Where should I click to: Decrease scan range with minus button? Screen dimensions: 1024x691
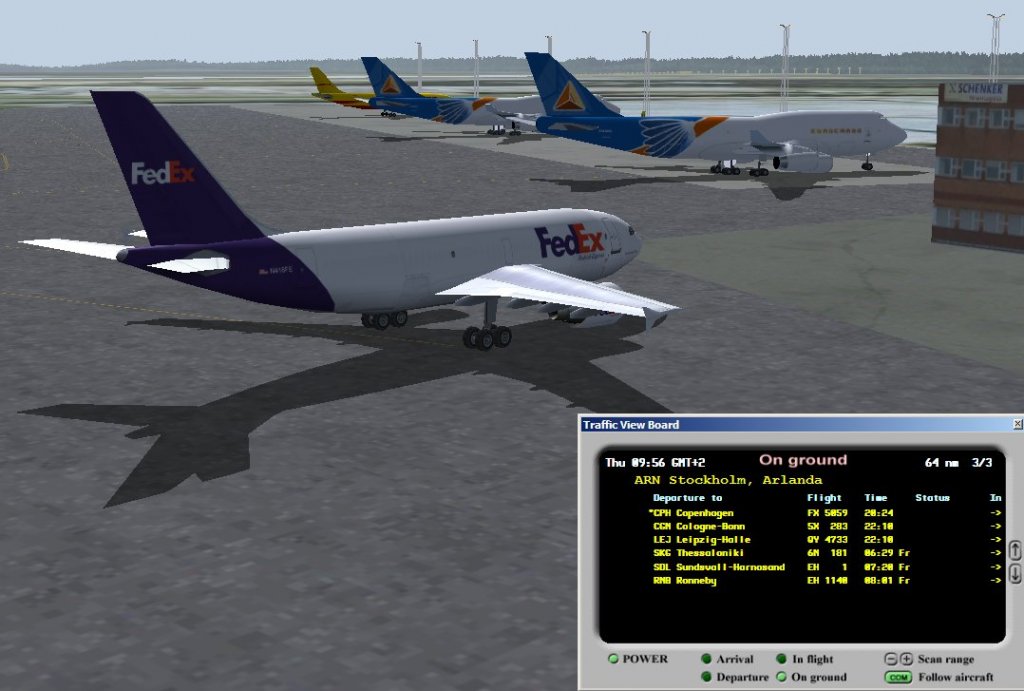point(891,659)
